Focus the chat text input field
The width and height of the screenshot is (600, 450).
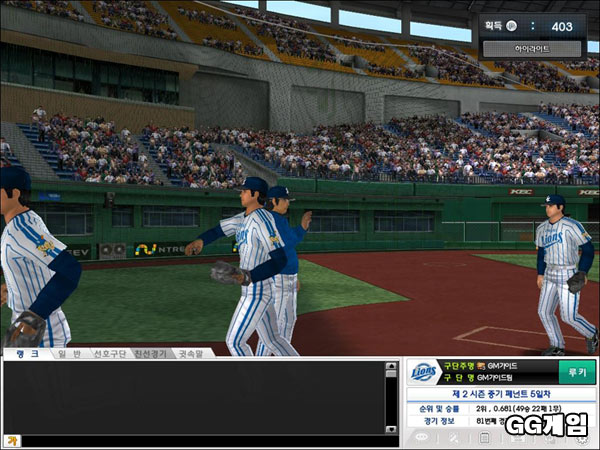point(200,440)
